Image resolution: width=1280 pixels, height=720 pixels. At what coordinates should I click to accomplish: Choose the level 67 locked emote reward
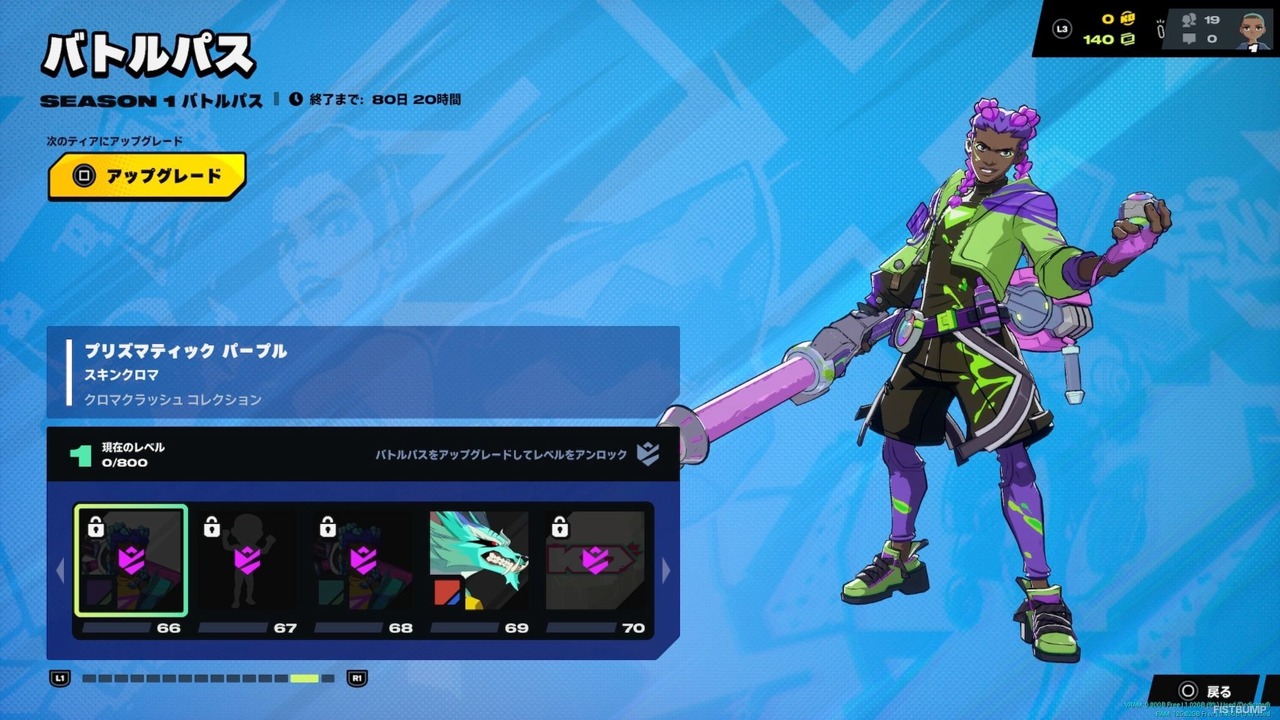pyautogui.click(x=246, y=561)
